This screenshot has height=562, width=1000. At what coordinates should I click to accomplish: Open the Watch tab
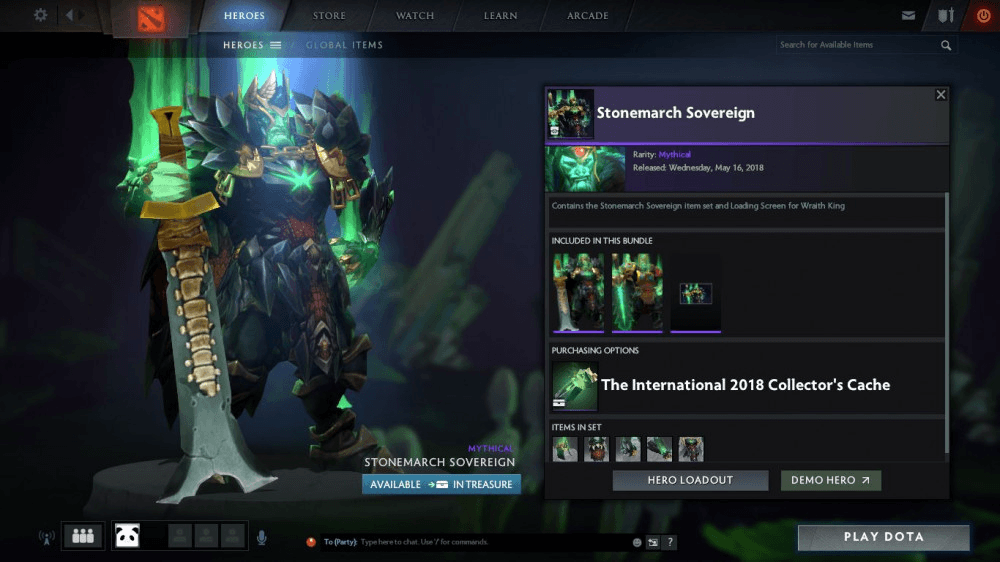click(415, 16)
